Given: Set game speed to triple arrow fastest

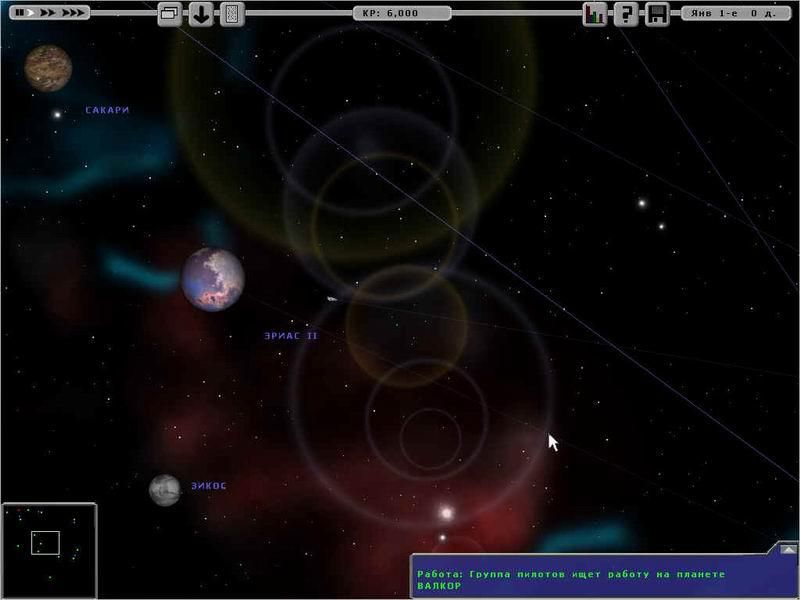Looking at the screenshot, I should point(73,14).
